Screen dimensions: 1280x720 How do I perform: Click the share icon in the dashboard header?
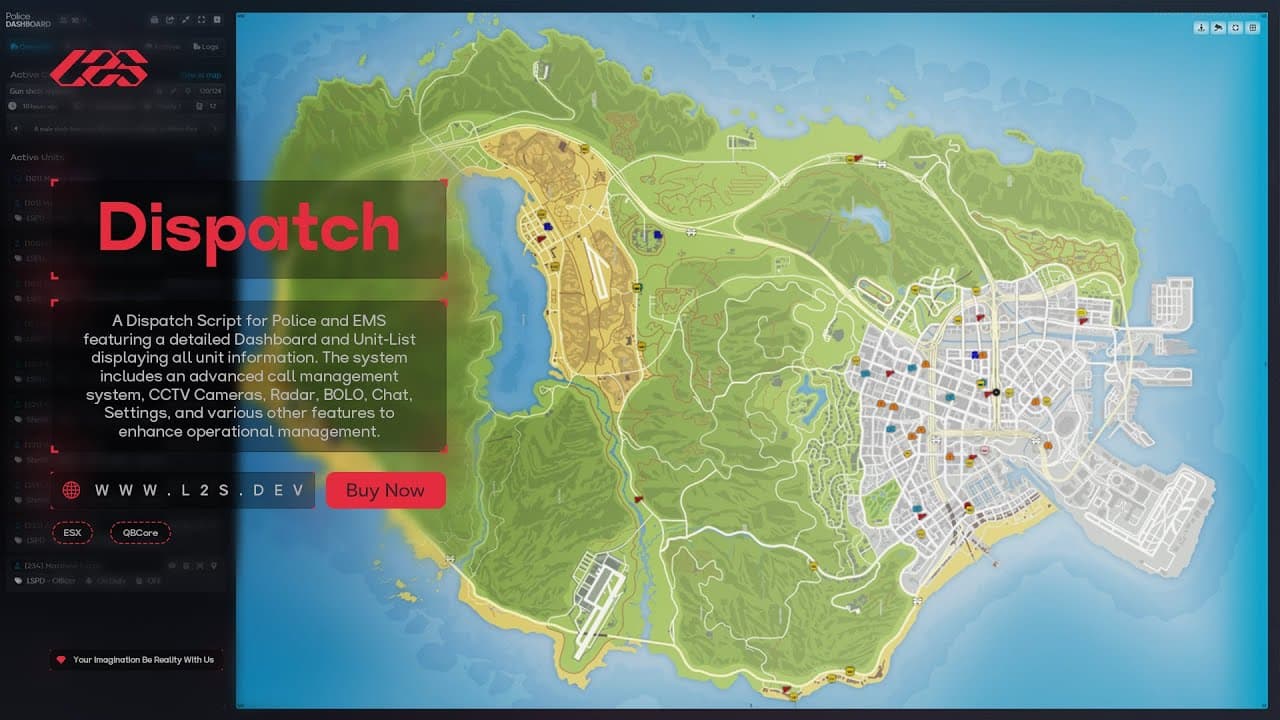pos(170,20)
